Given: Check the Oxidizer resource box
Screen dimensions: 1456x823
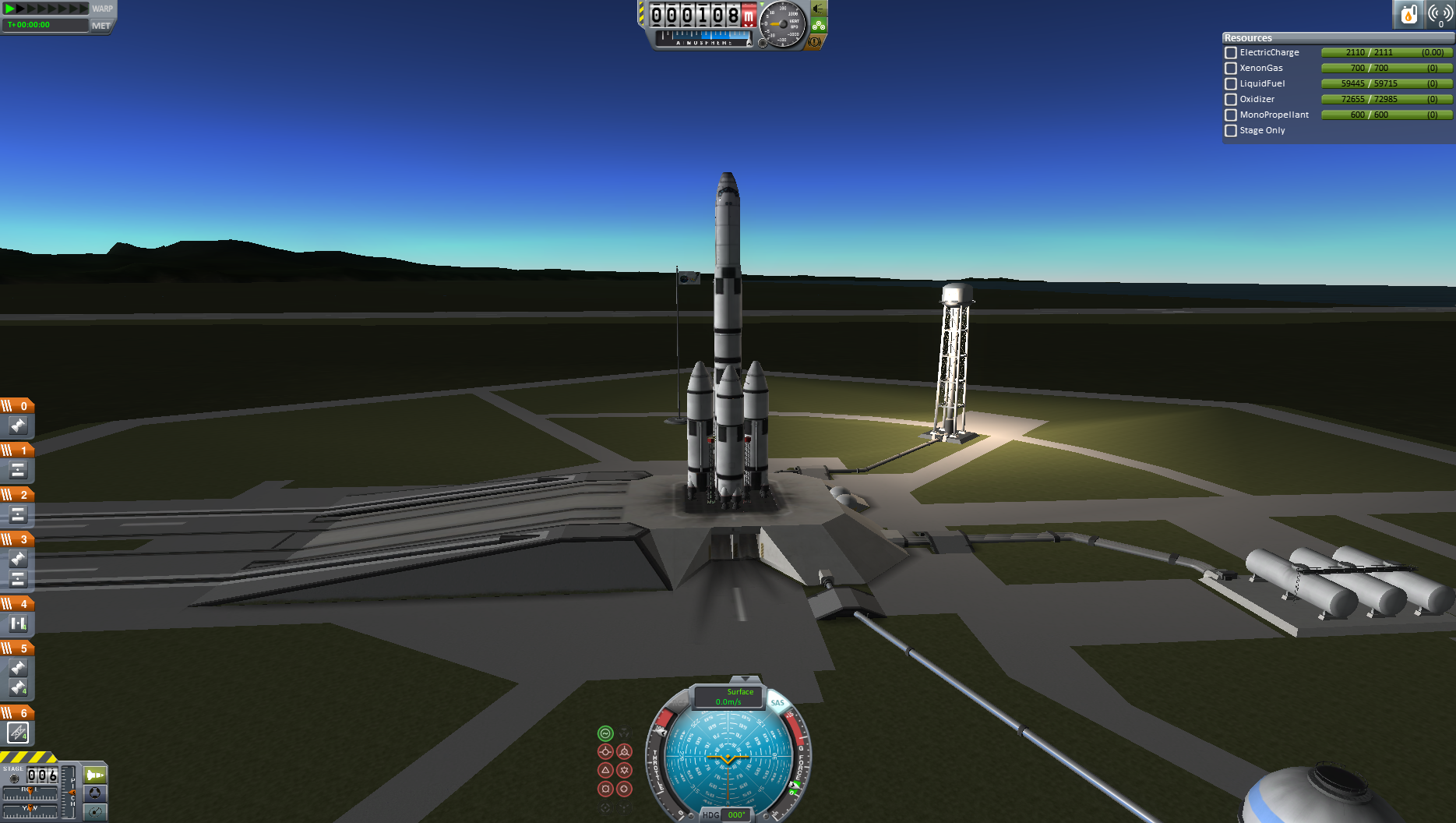Looking at the screenshot, I should 1231,100.
